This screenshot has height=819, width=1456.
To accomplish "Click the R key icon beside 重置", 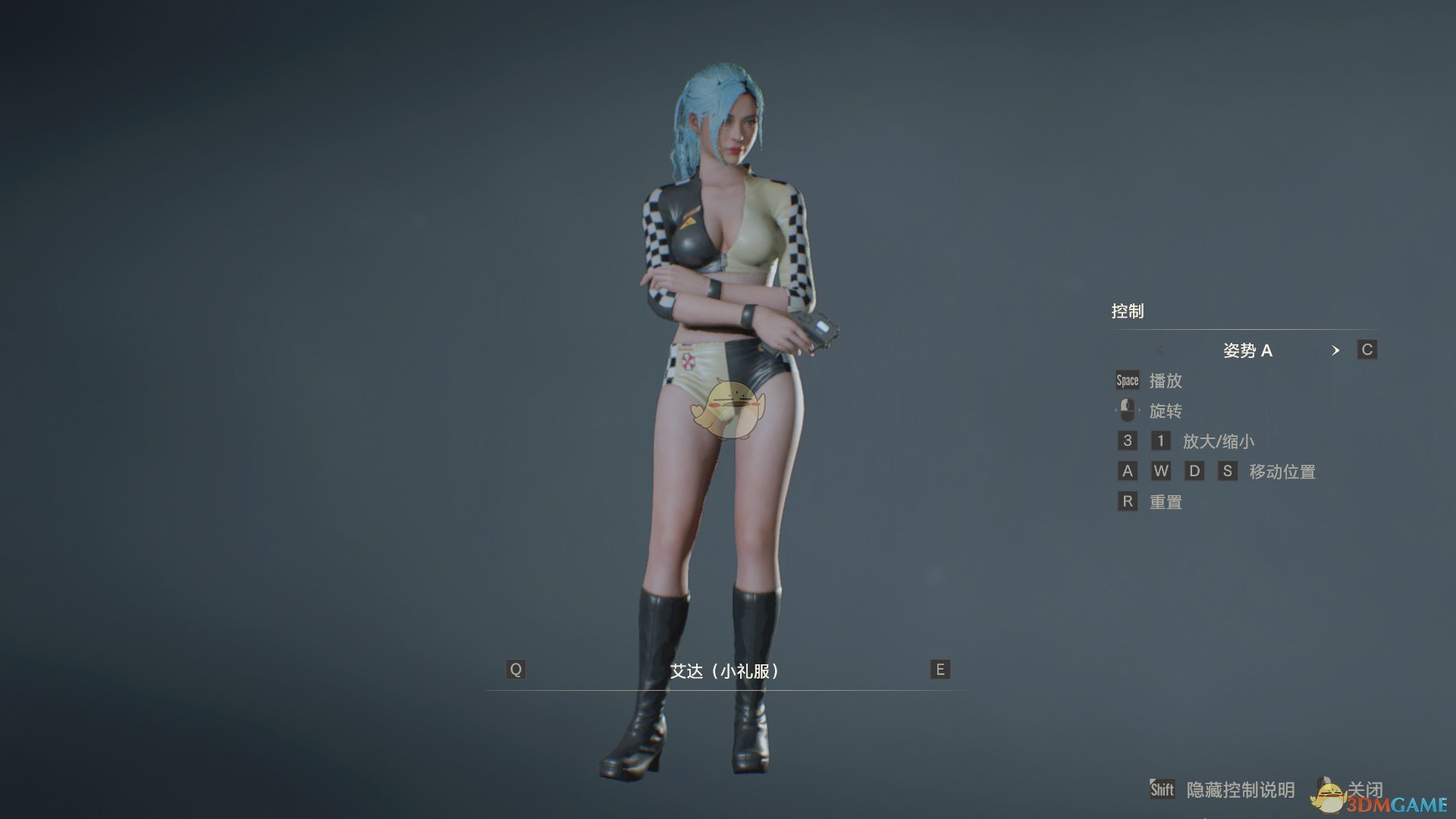I will point(1127,501).
